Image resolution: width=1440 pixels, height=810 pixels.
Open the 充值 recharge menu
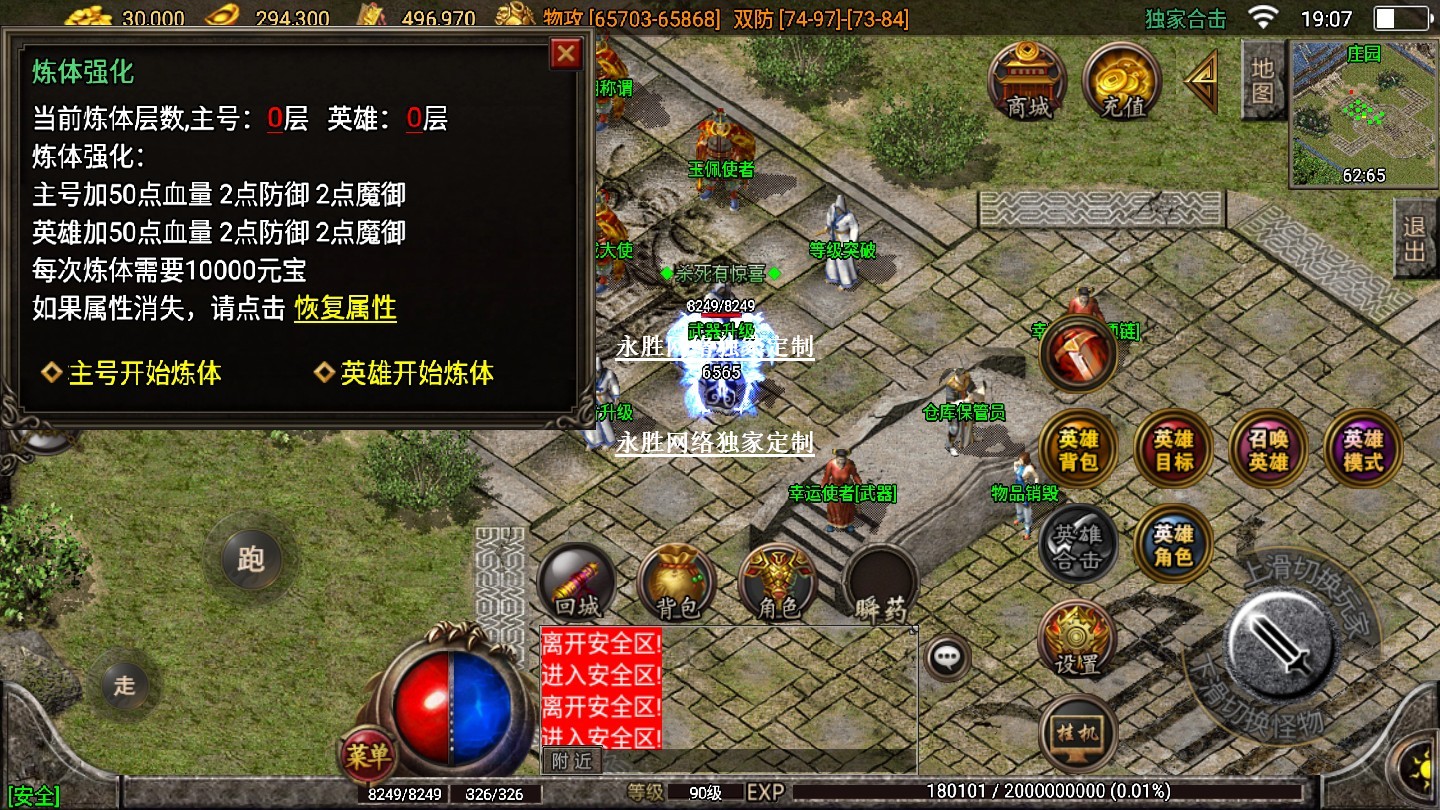click(x=1122, y=80)
